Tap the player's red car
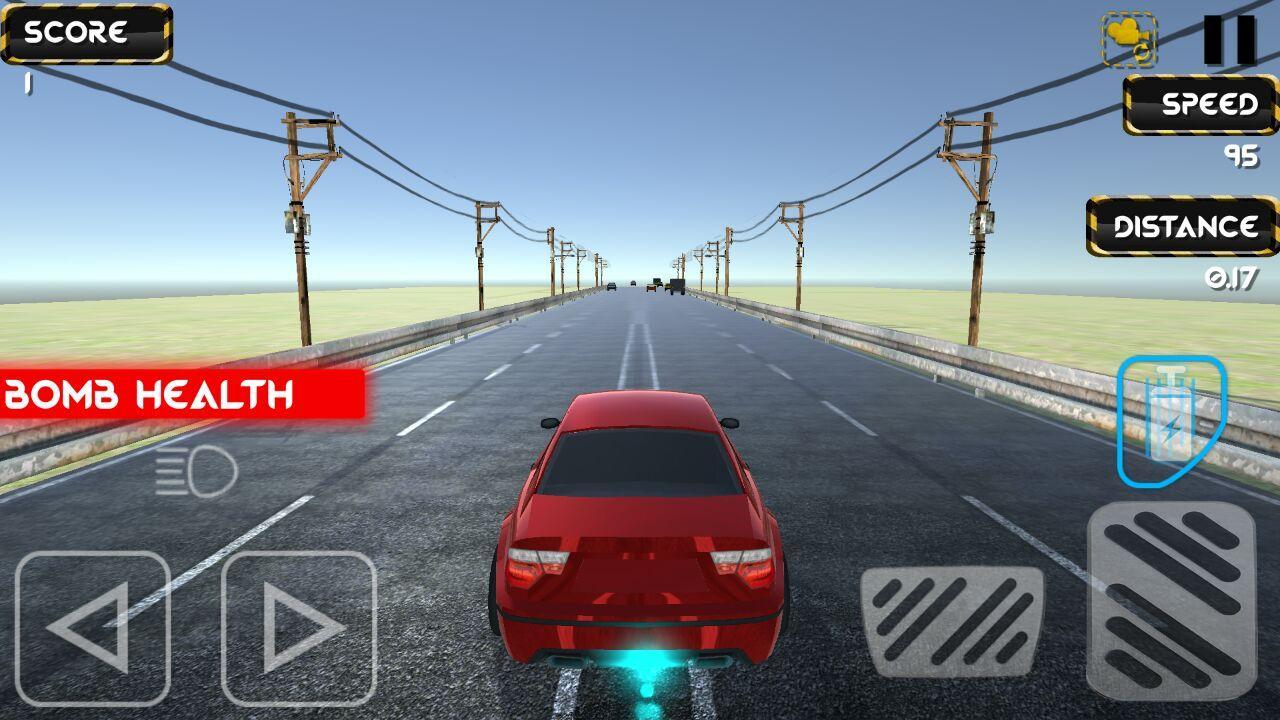Image resolution: width=1280 pixels, height=720 pixels. point(633,540)
